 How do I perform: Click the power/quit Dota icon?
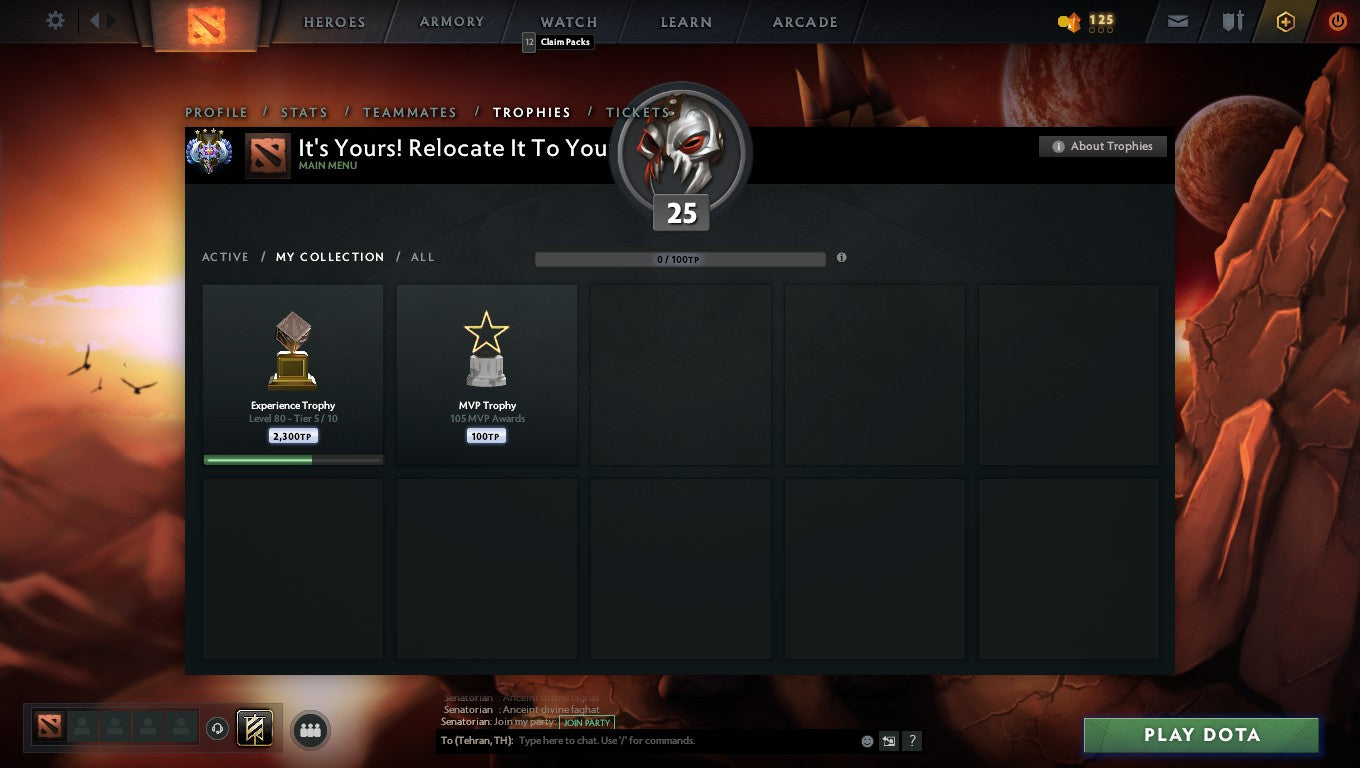1337,21
